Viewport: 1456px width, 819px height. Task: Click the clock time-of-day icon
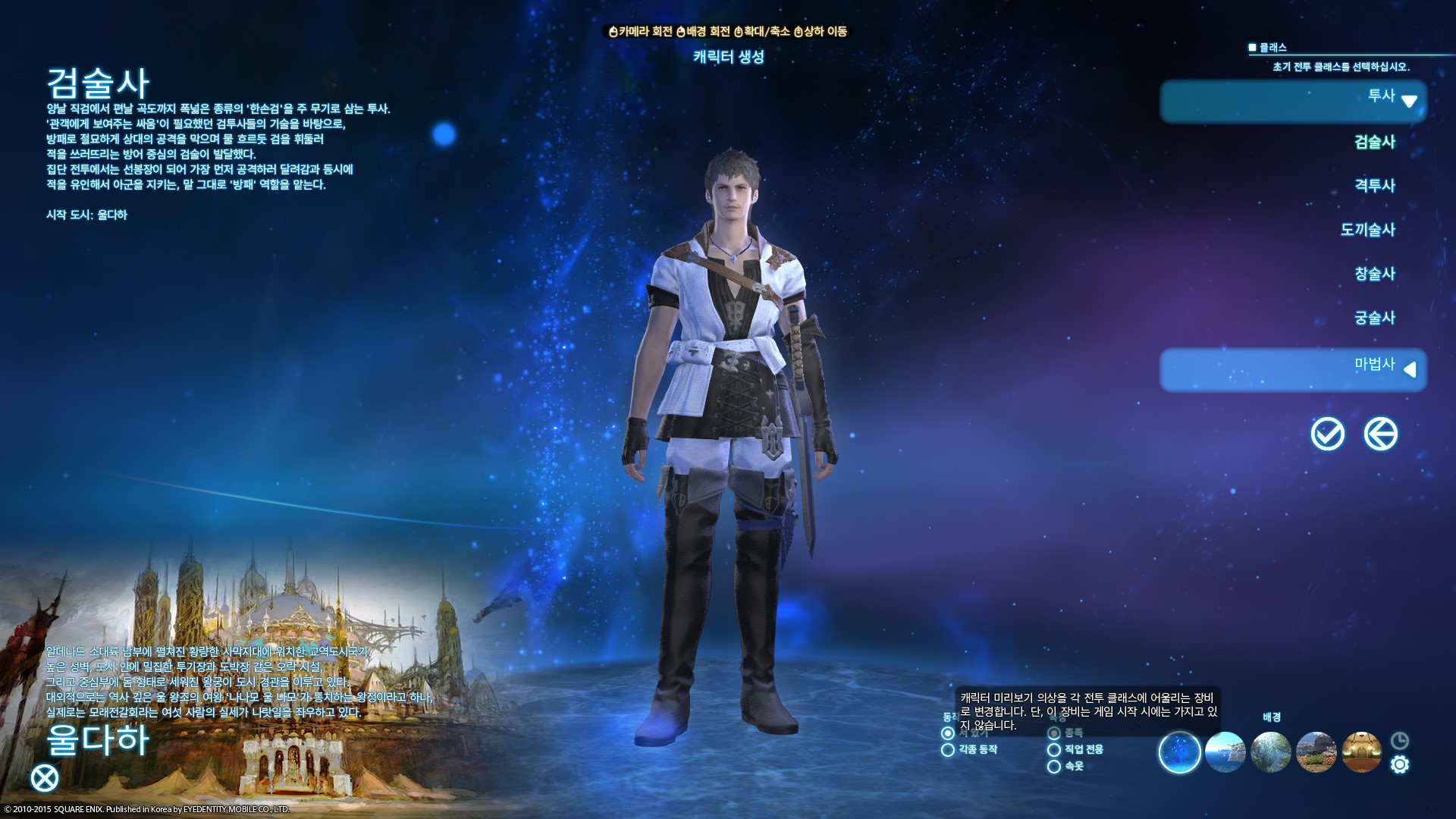(x=1400, y=741)
